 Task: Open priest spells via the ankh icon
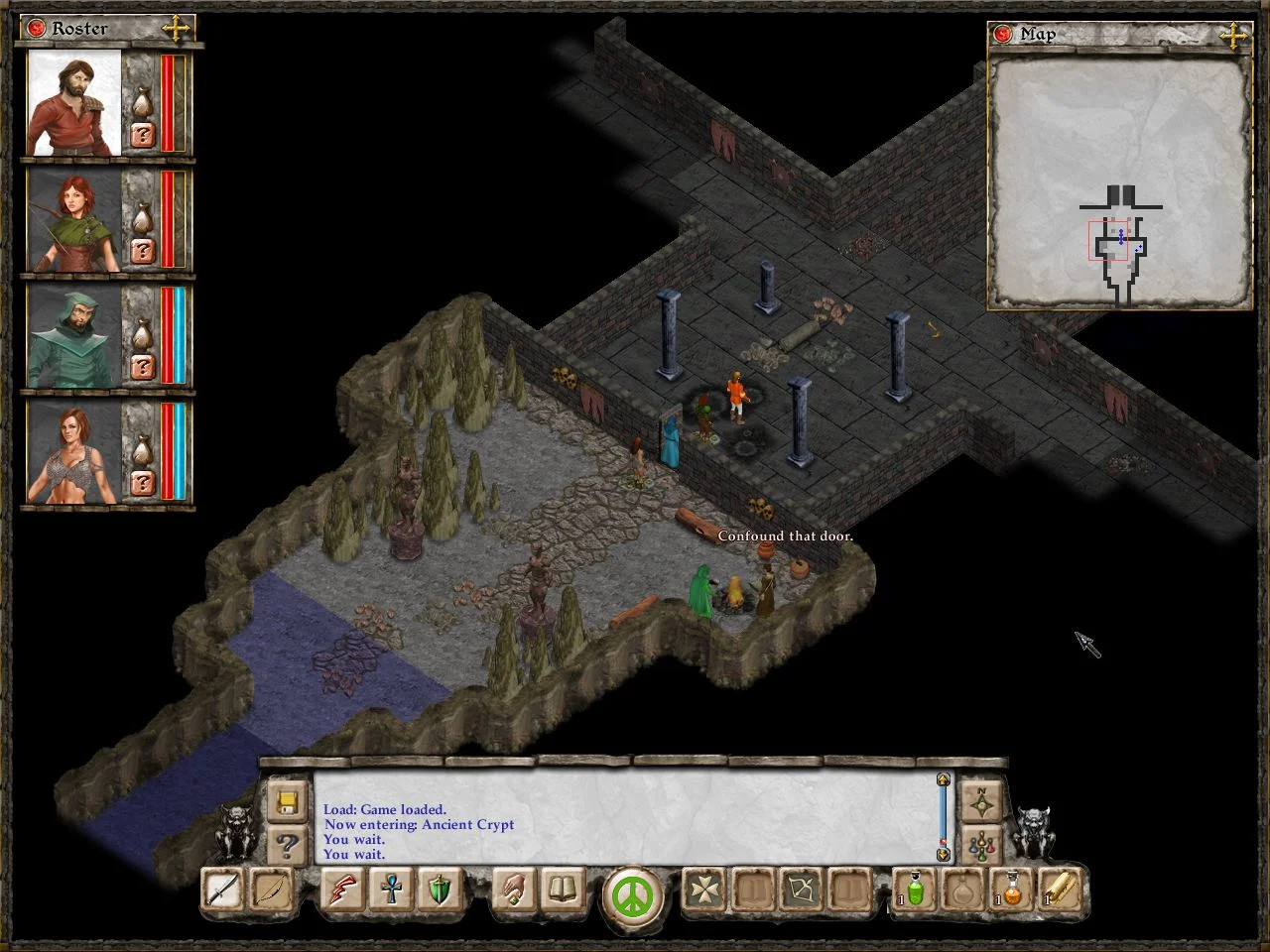pyautogui.click(x=390, y=892)
